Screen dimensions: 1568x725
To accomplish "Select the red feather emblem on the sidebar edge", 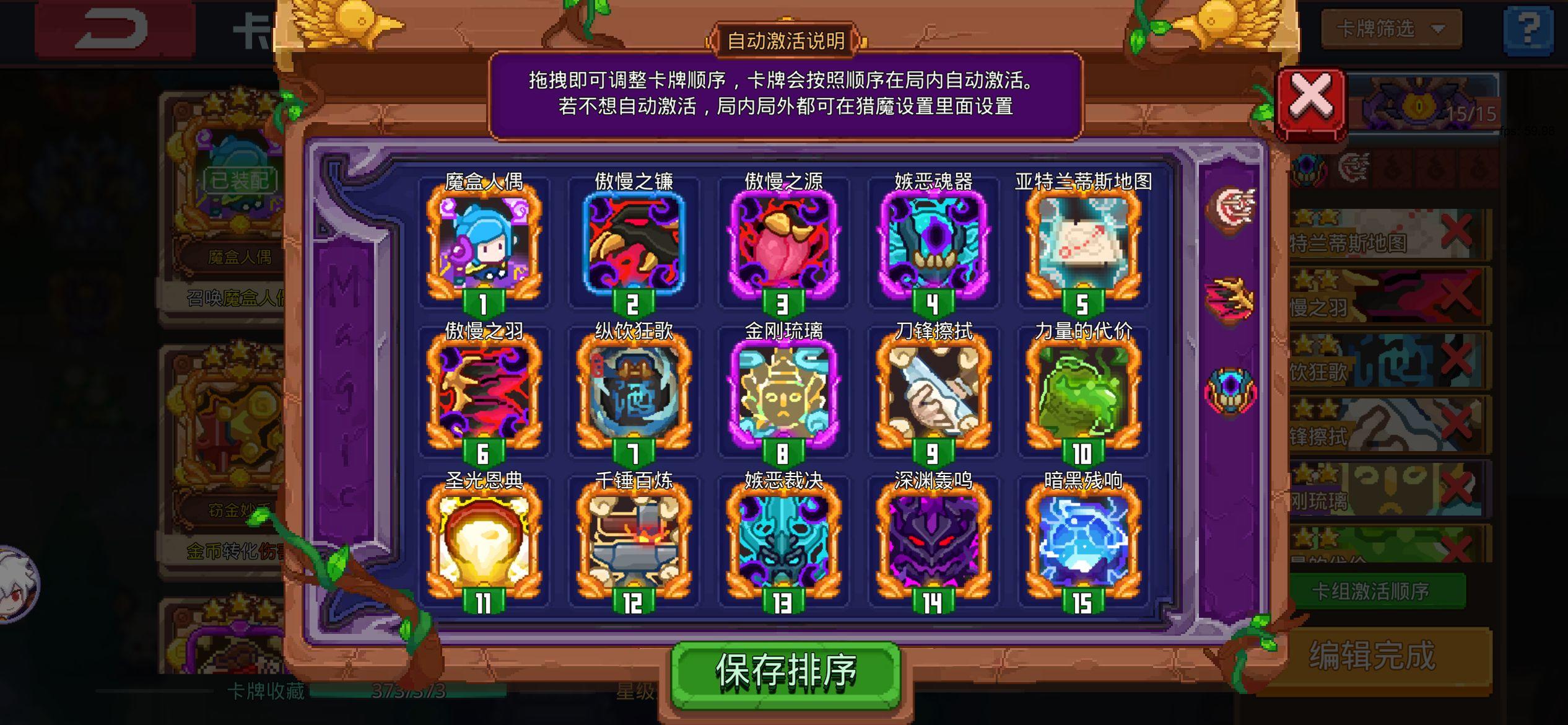I will point(1228,299).
